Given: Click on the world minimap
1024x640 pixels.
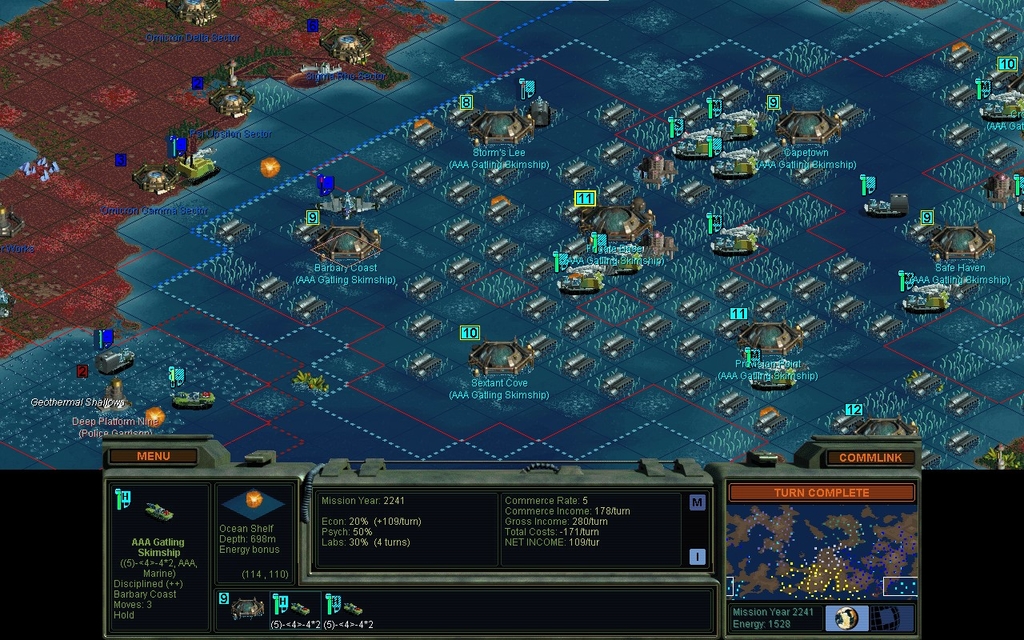Looking at the screenshot, I should pos(820,550).
